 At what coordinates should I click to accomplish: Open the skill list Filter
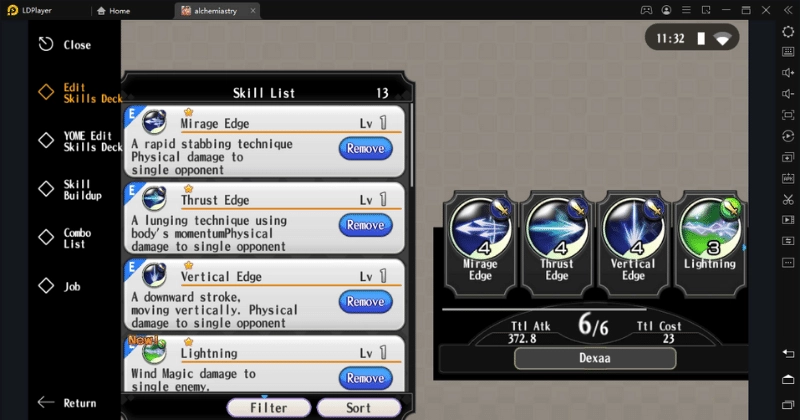click(x=268, y=408)
